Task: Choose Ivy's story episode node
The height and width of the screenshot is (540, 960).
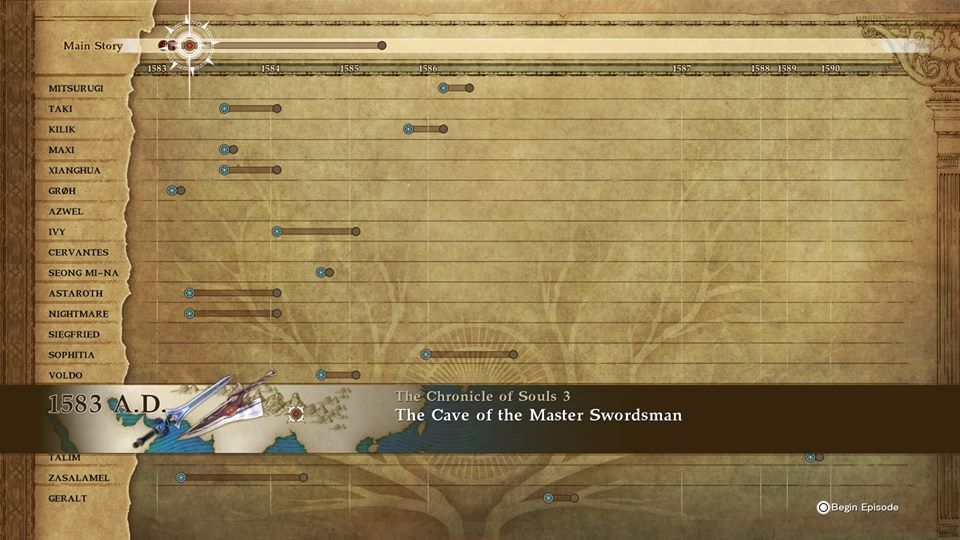Action: click(x=278, y=232)
